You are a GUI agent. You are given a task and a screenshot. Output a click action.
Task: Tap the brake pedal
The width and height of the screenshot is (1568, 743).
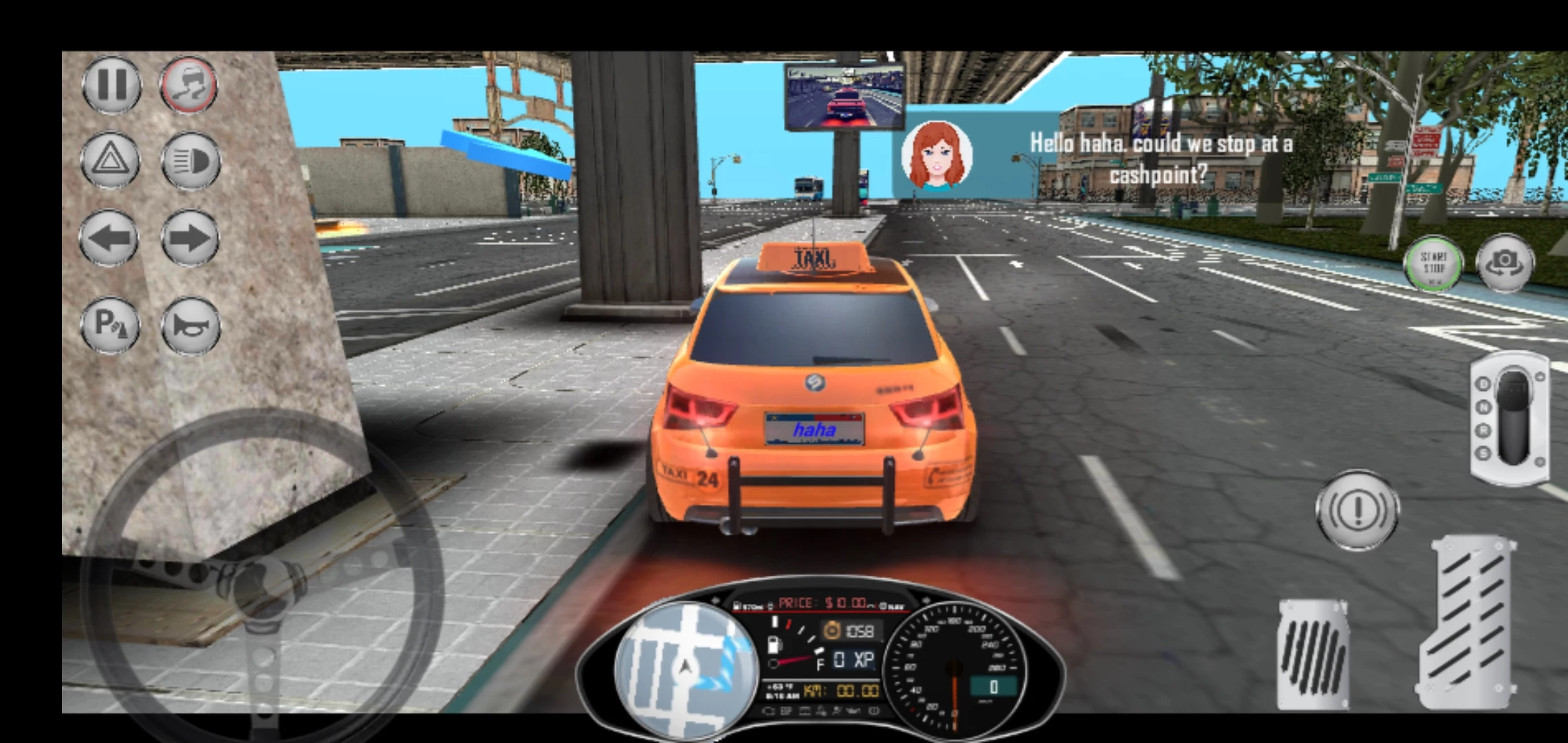click(x=1312, y=654)
